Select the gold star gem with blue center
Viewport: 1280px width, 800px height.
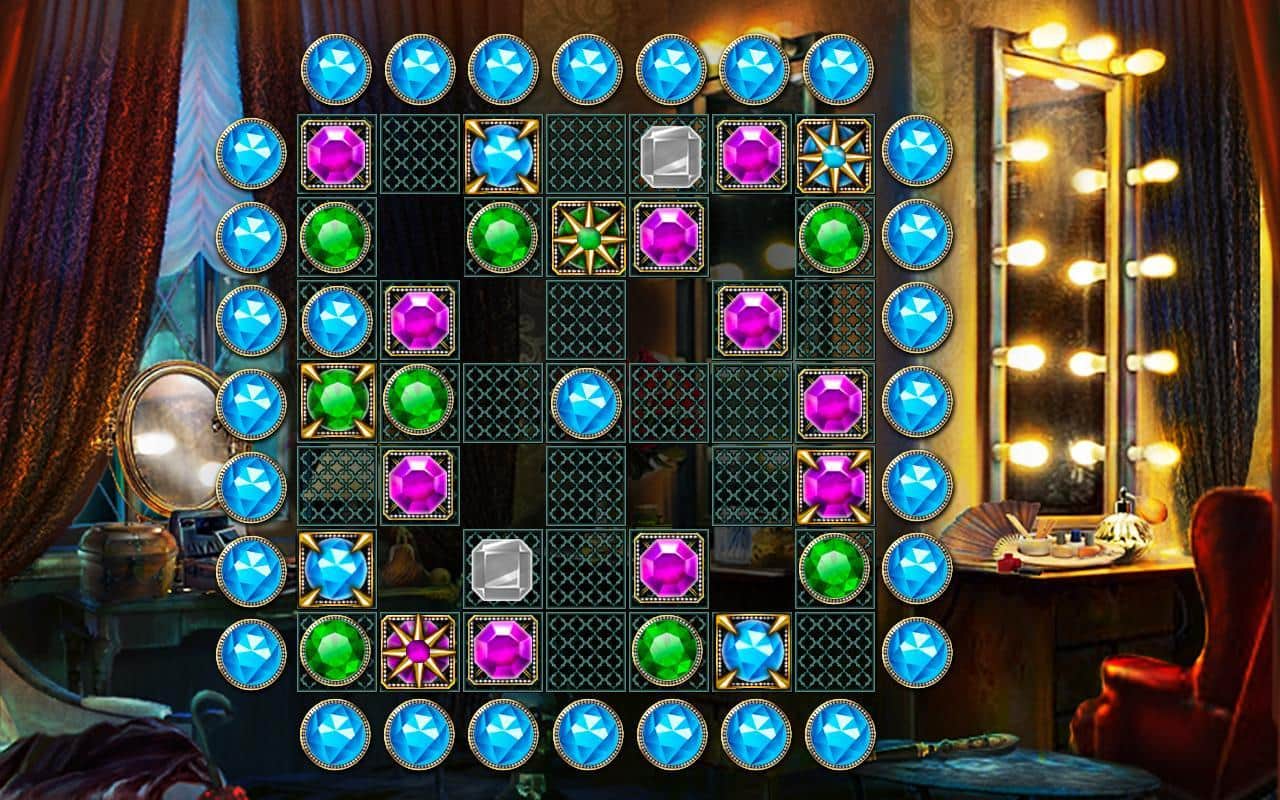(x=835, y=155)
